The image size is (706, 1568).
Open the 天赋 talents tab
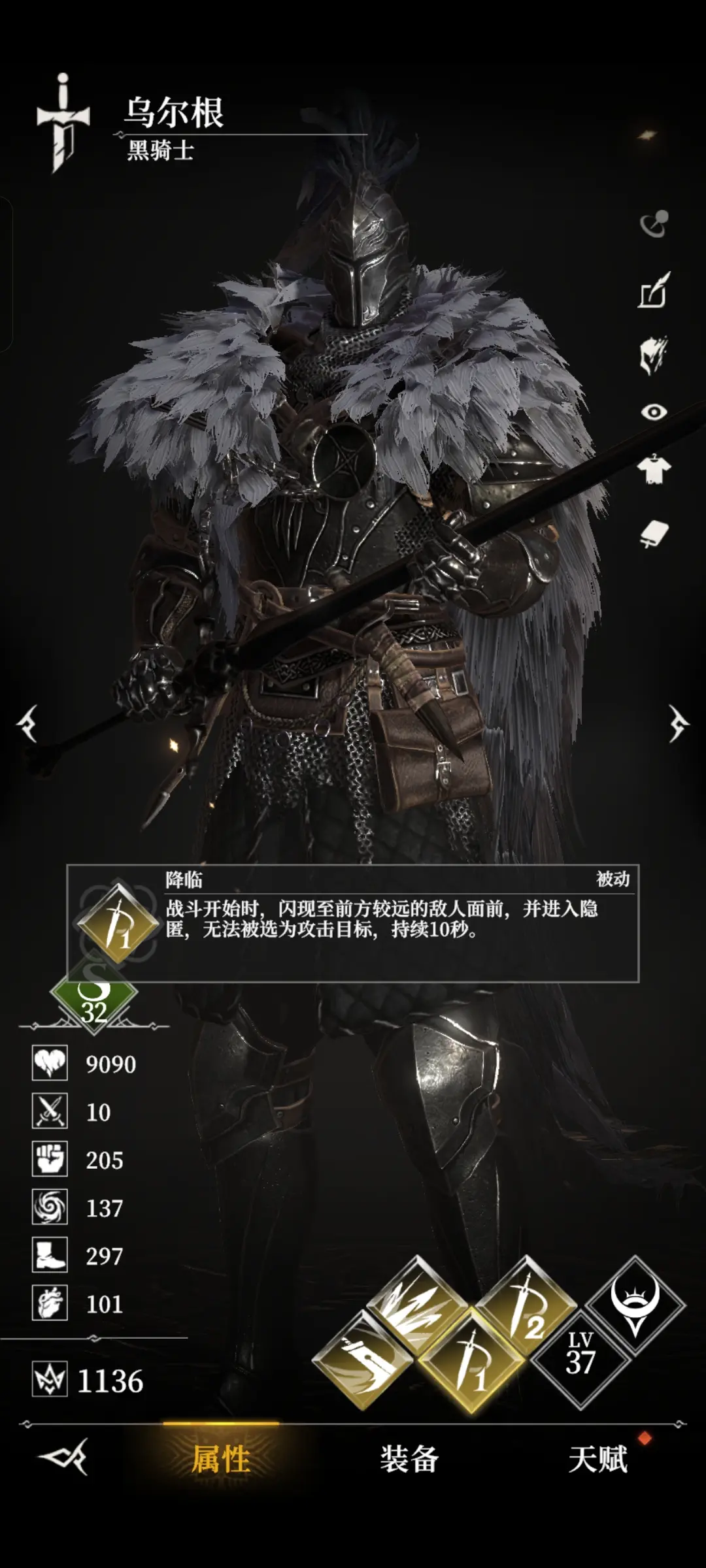pos(597,1459)
